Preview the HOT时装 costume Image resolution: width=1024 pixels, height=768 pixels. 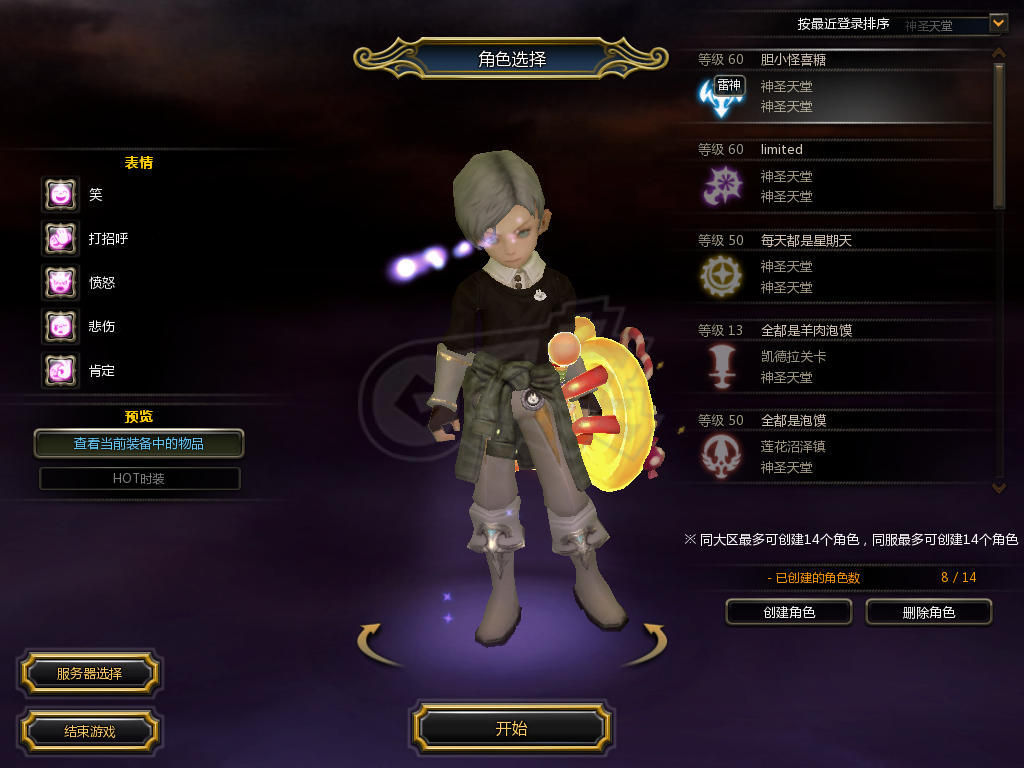click(x=139, y=479)
